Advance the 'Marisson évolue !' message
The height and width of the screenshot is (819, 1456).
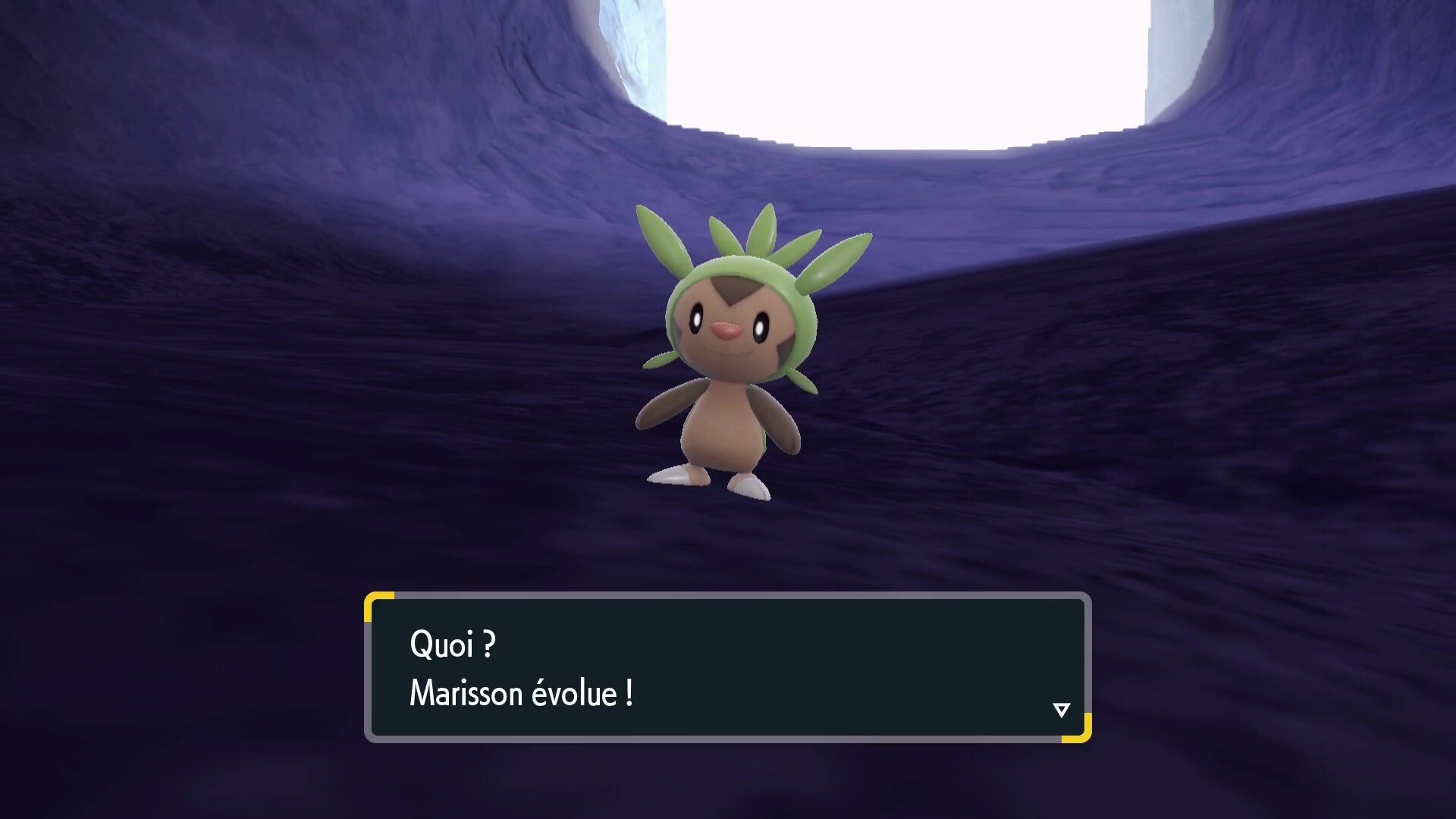728,667
